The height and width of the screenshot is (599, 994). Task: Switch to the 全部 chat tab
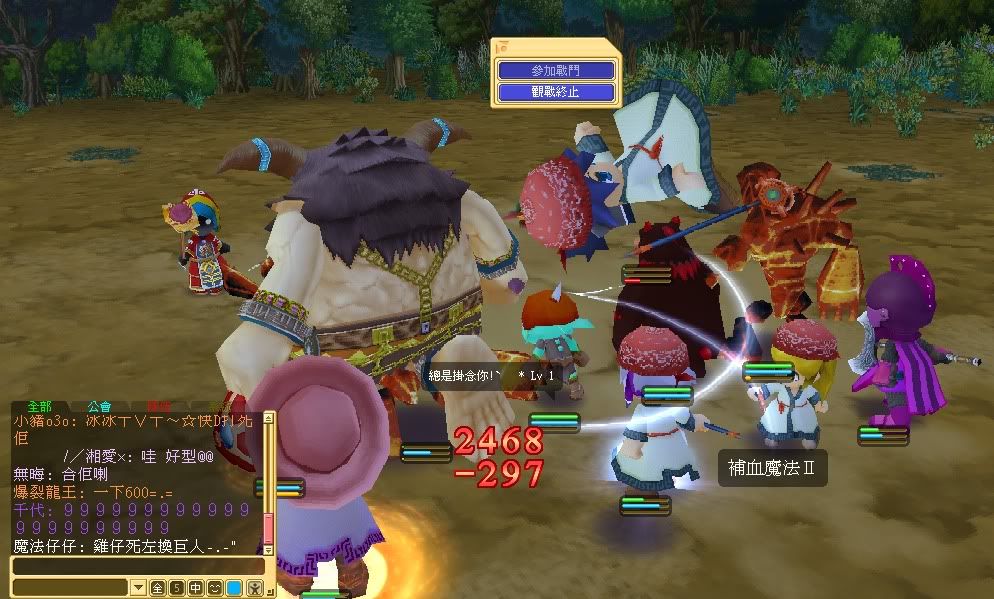click(x=39, y=407)
